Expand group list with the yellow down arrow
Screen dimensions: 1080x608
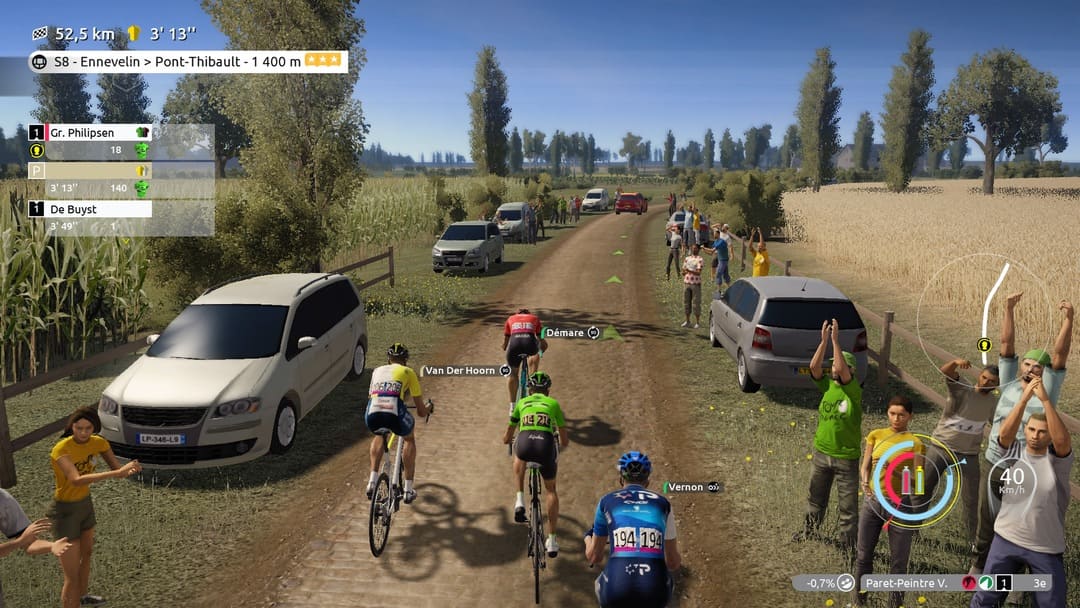click(x=37, y=152)
